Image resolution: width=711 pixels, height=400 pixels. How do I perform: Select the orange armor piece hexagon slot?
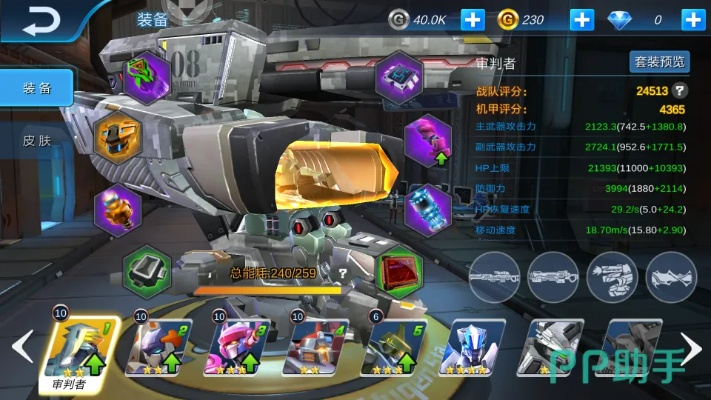click(x=118, y=136)
